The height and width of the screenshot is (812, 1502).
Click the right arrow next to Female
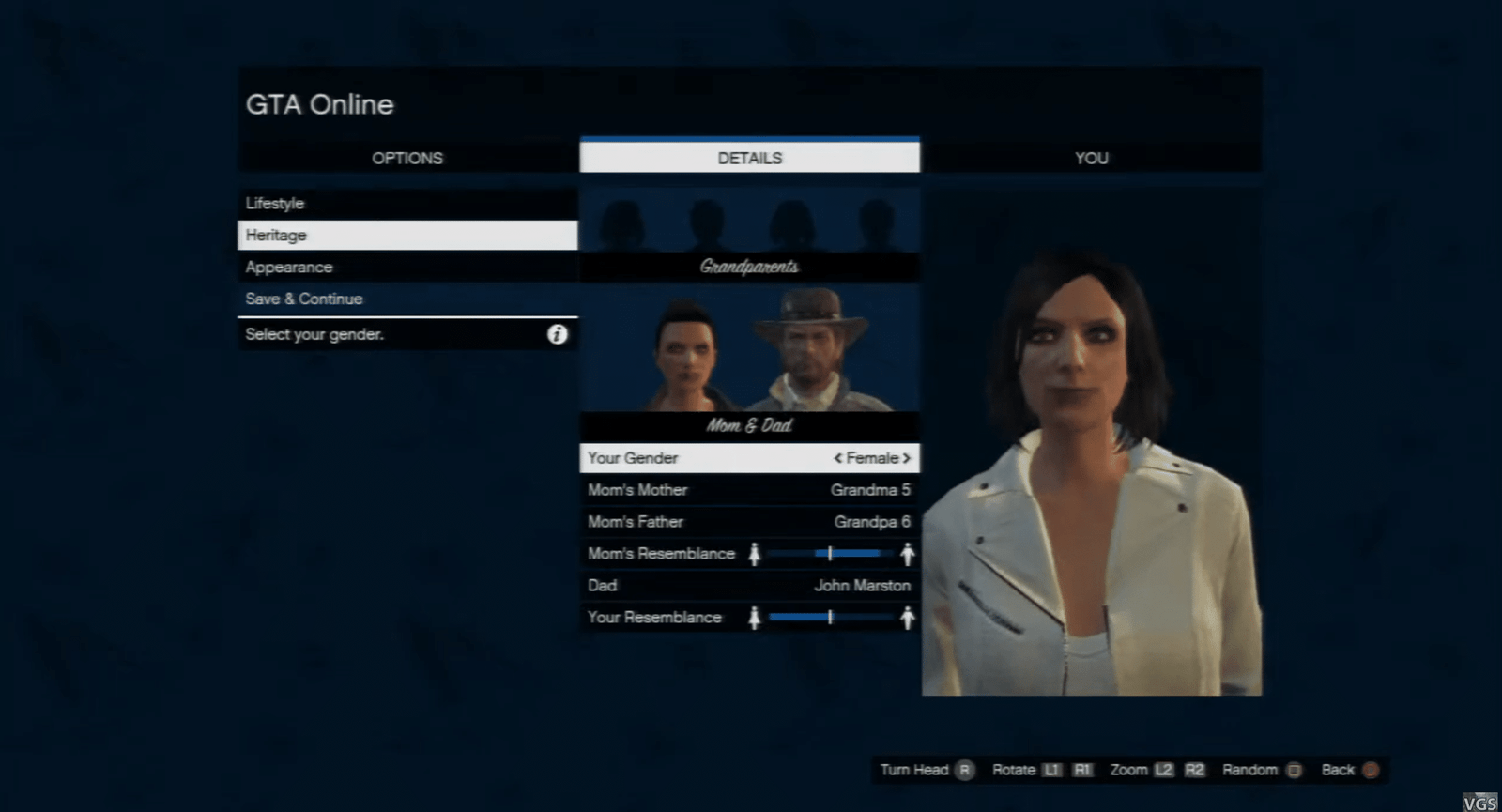pos(907,458)
